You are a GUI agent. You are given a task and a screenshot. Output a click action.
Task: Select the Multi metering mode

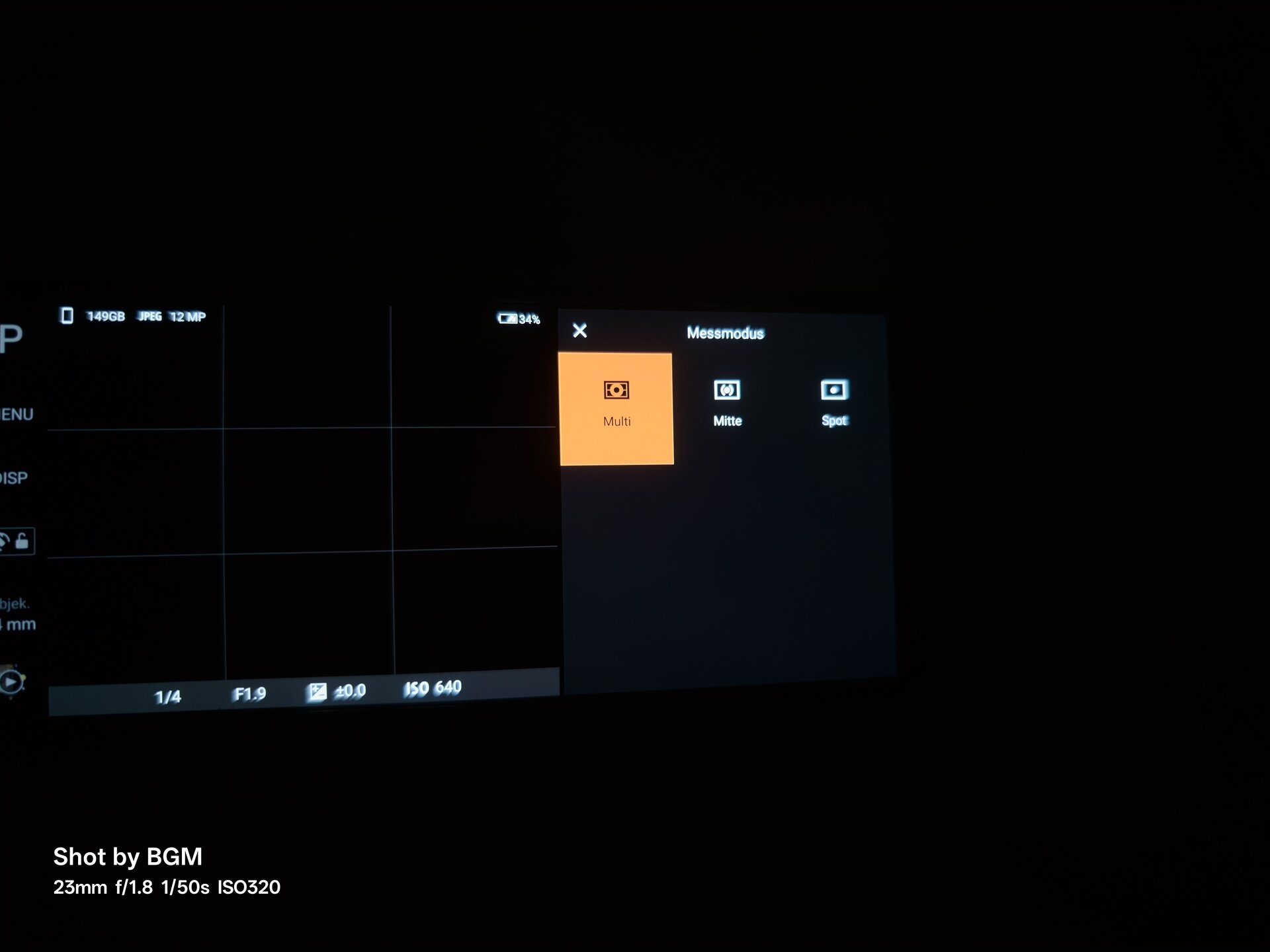pos(616,409)
